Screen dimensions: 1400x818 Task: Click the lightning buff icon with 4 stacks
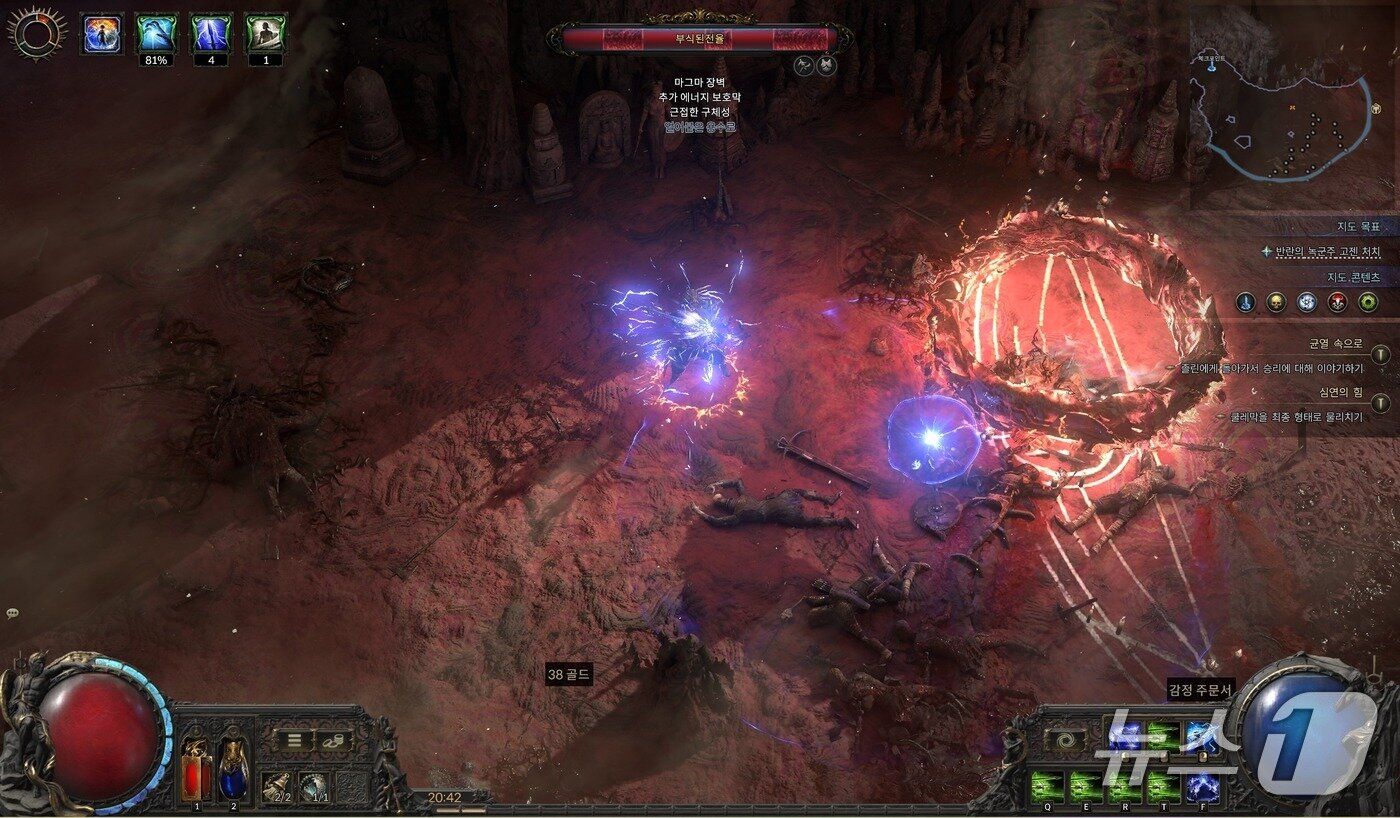pyautogui.click(x=211, y=33)
